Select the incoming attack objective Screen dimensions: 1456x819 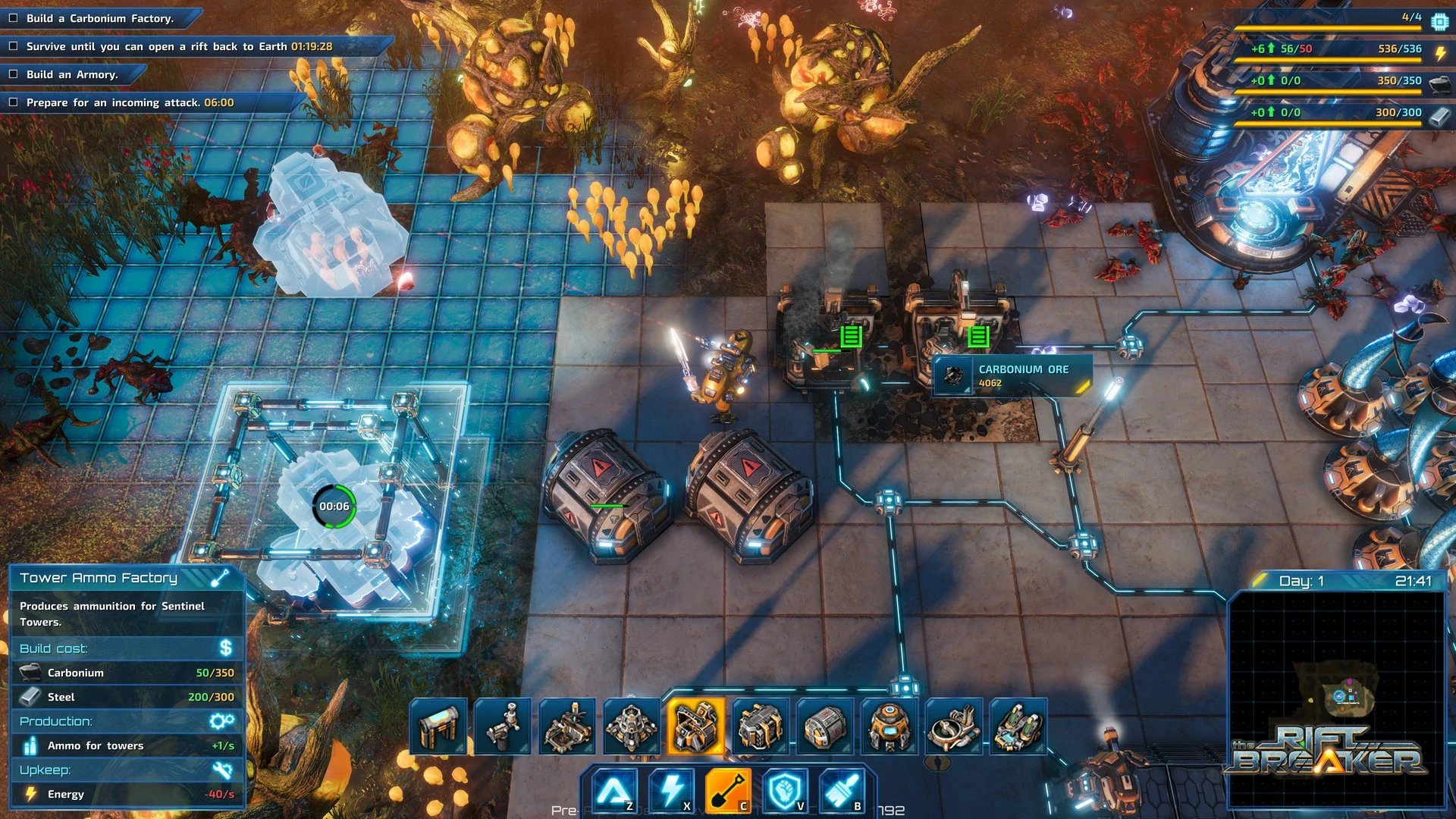click(x=130, y=102)
